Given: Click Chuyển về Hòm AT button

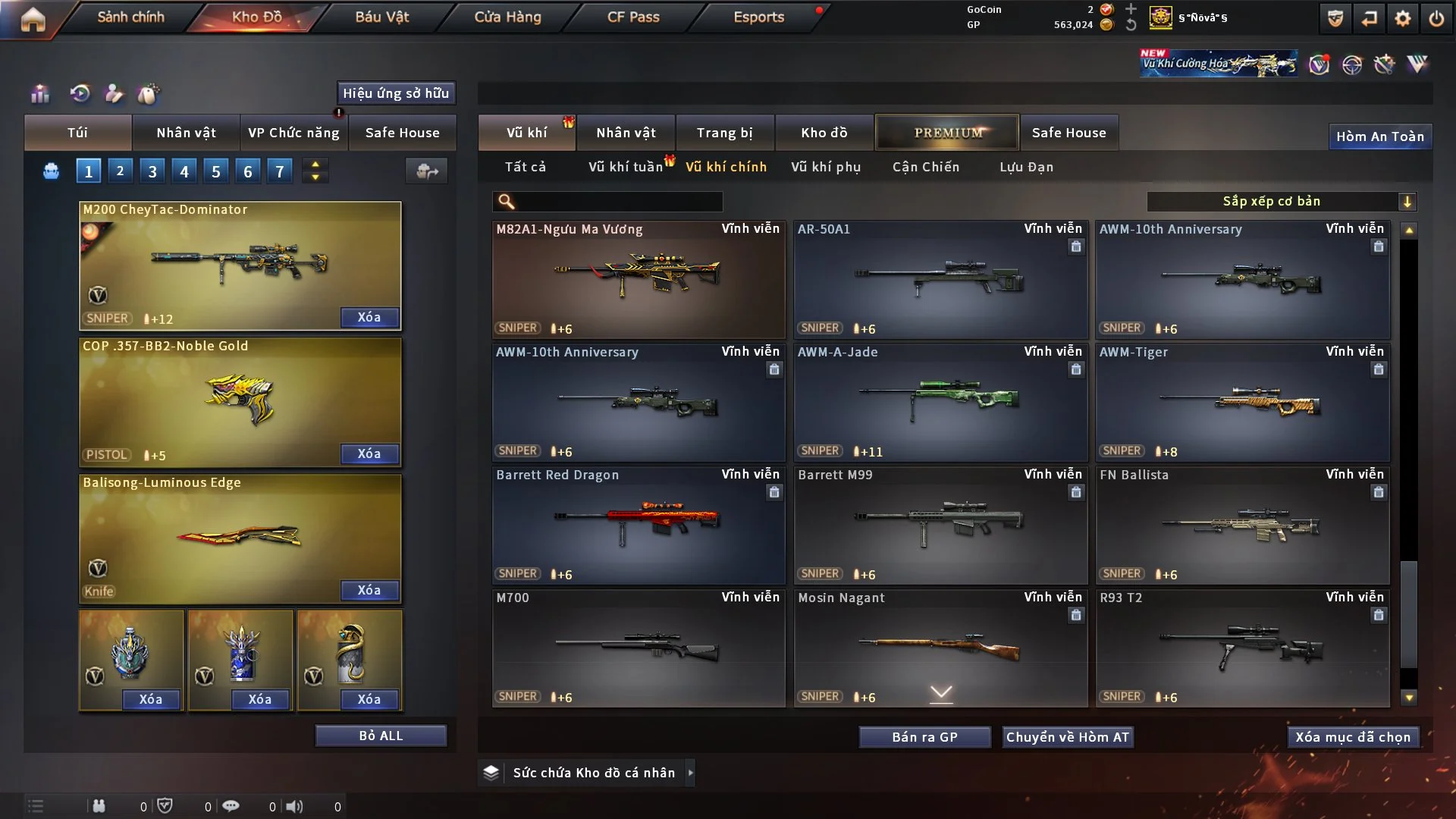Looking at the screenshot, I should tap(1067, 737).
